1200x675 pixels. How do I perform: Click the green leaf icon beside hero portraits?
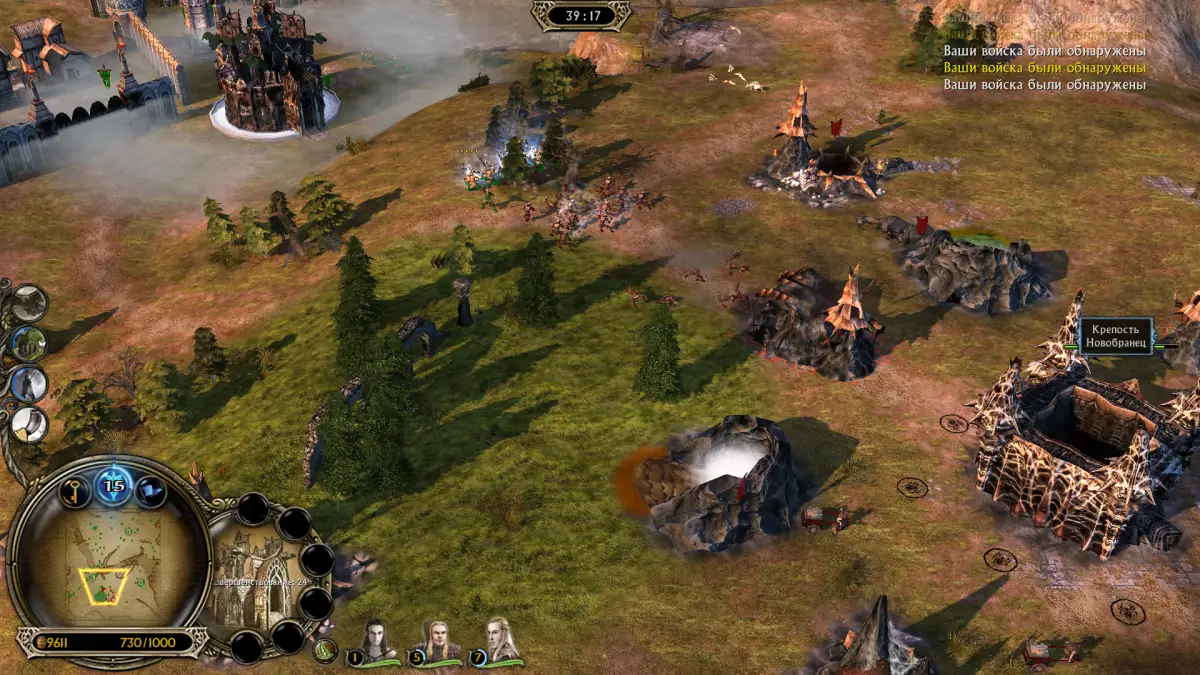pos(324,651)
